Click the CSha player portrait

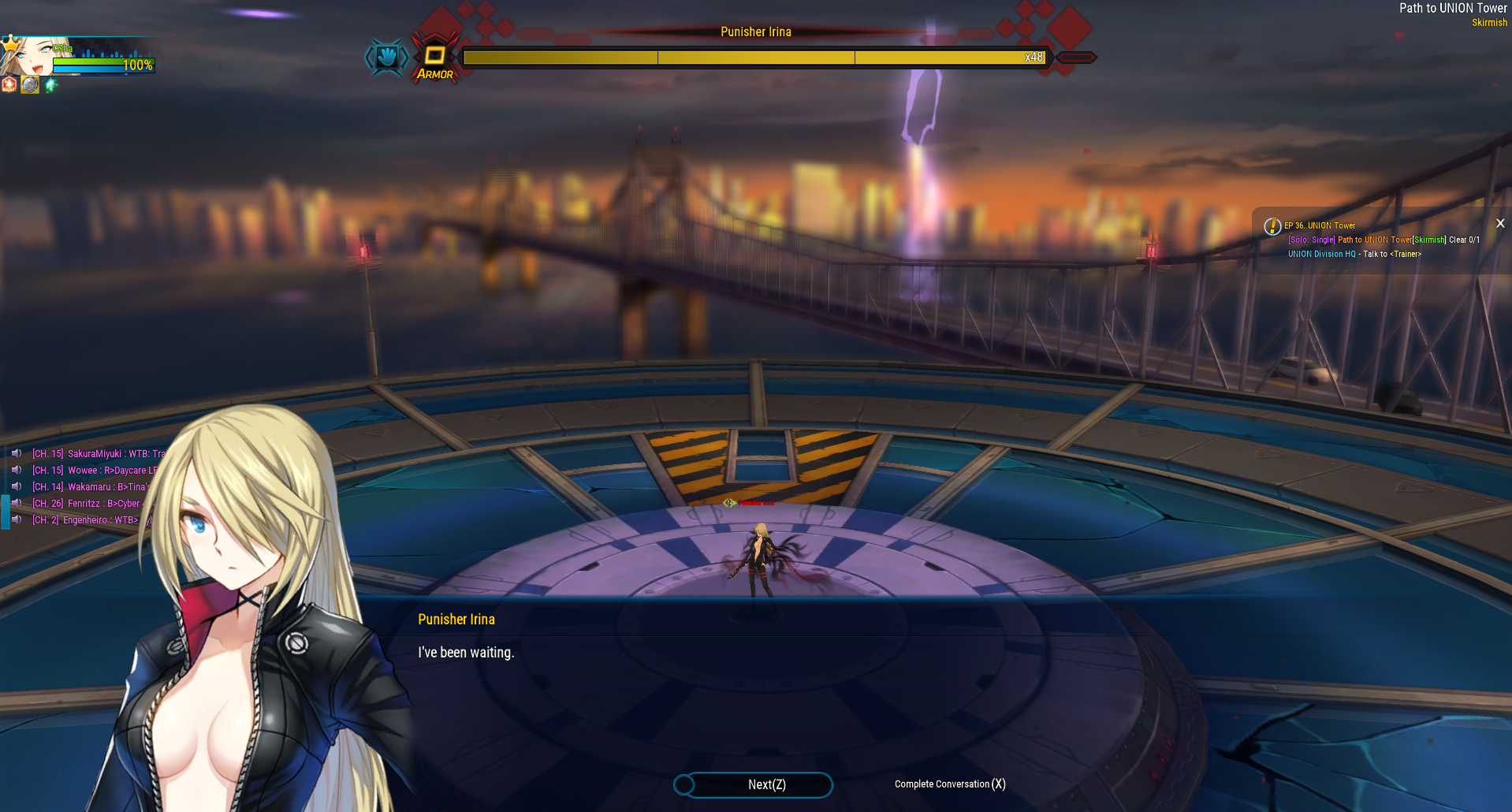26,55
